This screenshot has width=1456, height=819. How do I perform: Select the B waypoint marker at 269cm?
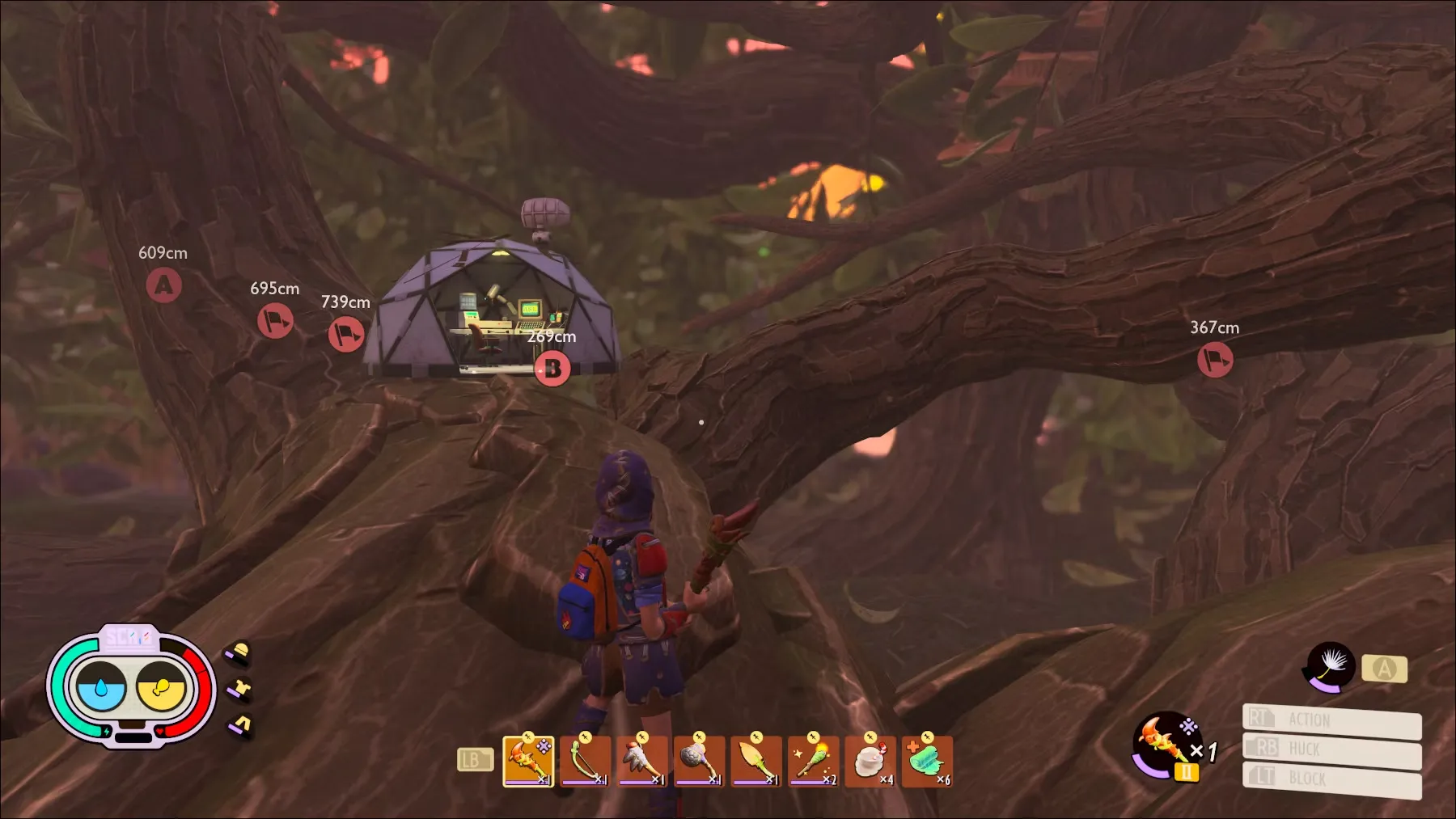pos(552,369)
